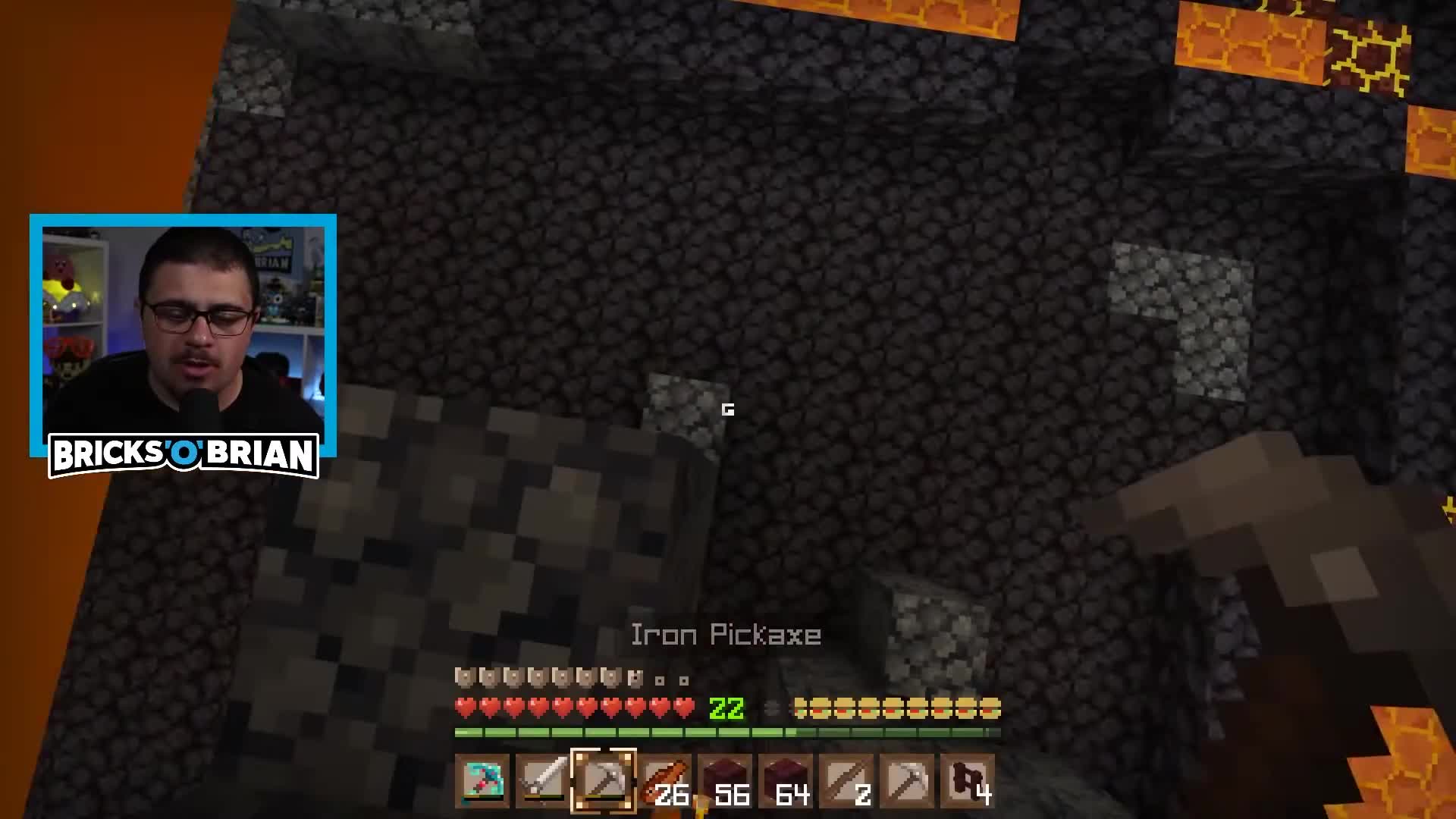
Task: Click the crosshair at screen center
Action: point(728,409)
